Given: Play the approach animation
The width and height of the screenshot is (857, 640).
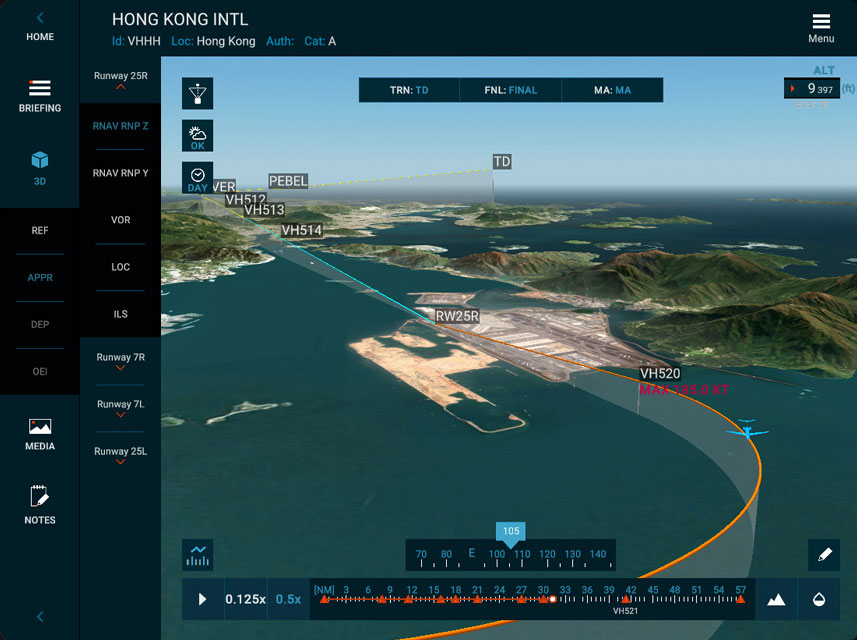Looking at the screenshot, I should click(203, 599).
